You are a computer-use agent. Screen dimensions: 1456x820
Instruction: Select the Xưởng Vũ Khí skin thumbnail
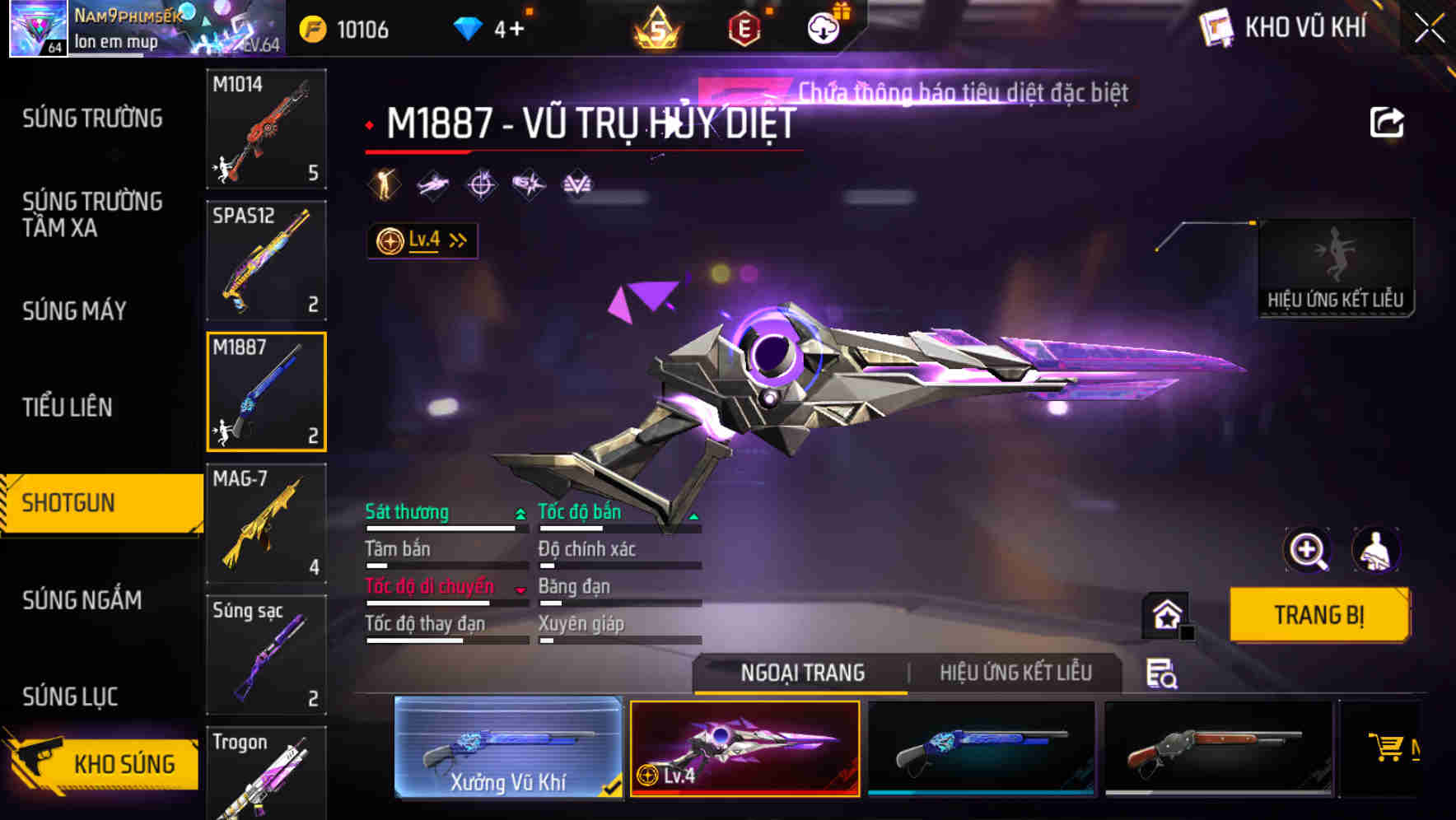[x=508, y=749]
